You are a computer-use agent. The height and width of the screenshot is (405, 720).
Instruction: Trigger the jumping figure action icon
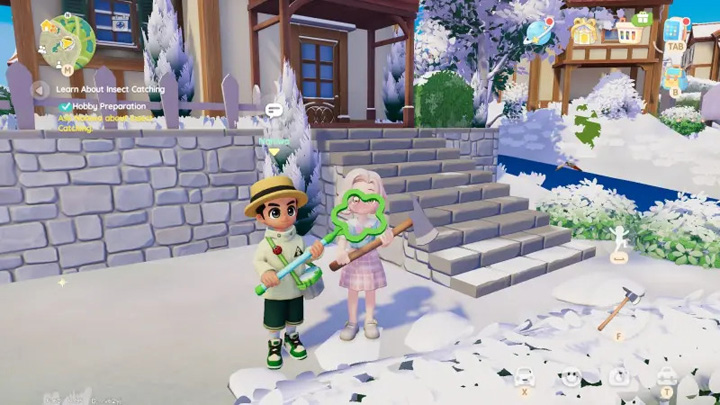coord(619,240)
